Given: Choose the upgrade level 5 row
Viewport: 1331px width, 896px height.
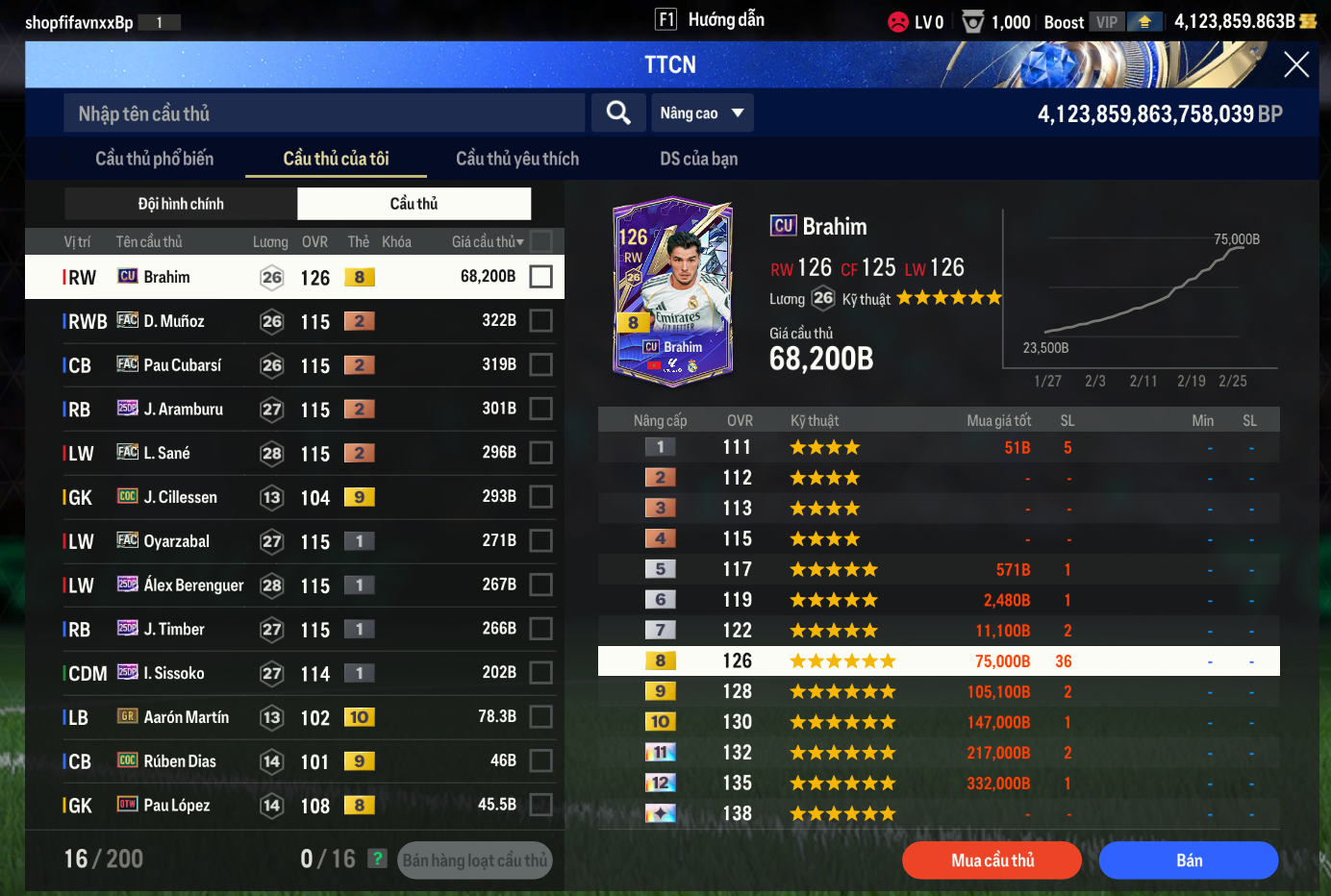Looking at the screenshot, I should click(x=939, y=569).
